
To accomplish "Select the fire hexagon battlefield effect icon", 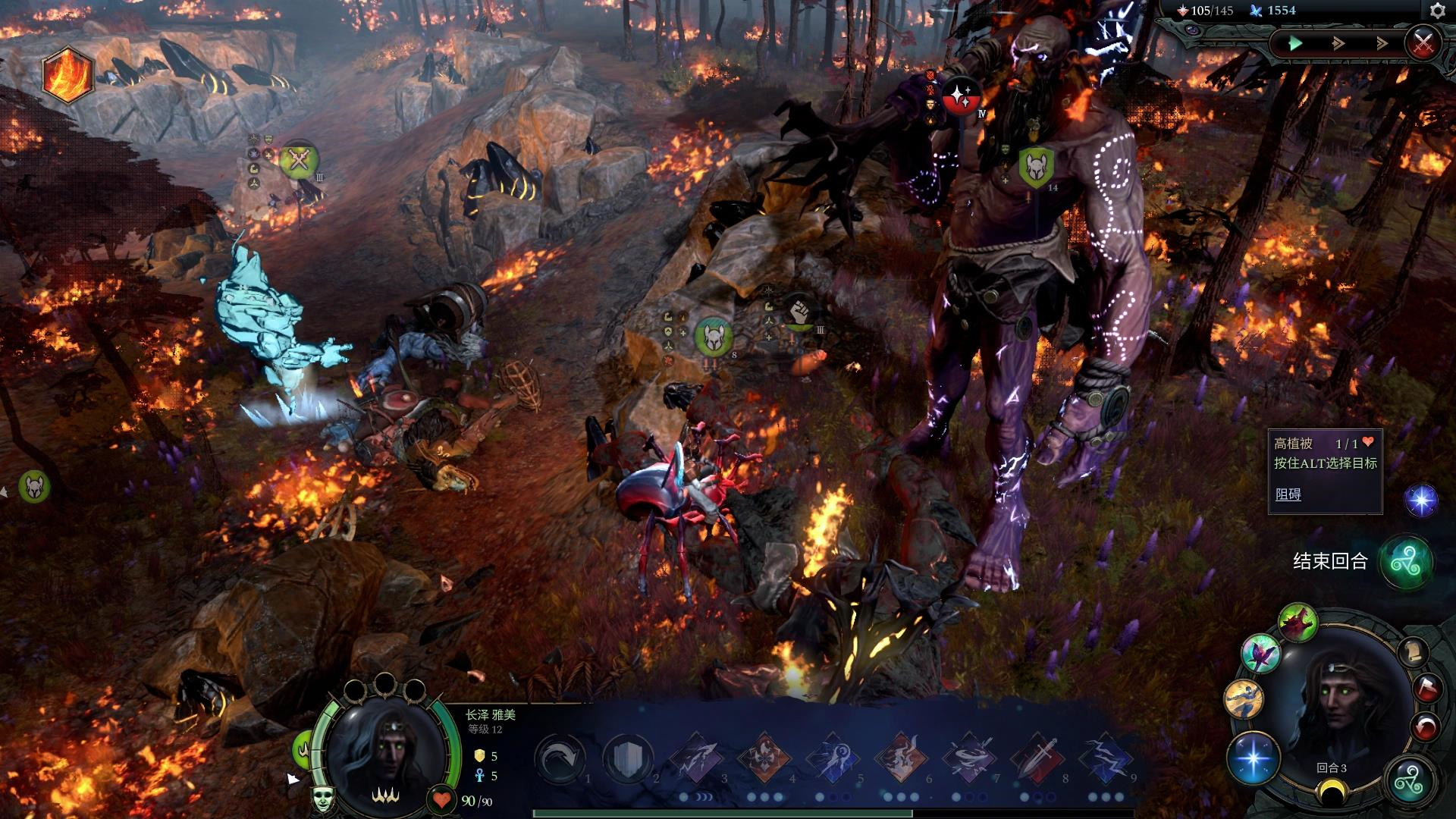I will tap(67, 74).
